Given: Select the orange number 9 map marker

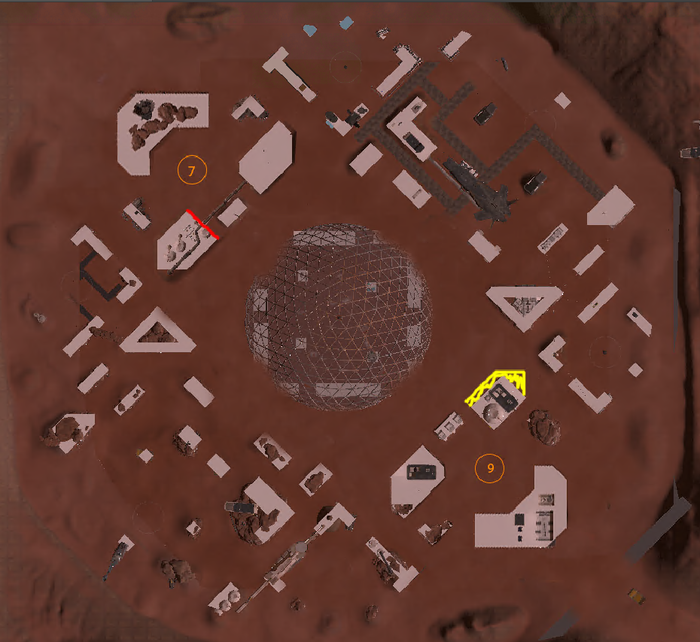Looking at the screenshot, I should click(x=489, y=467).
